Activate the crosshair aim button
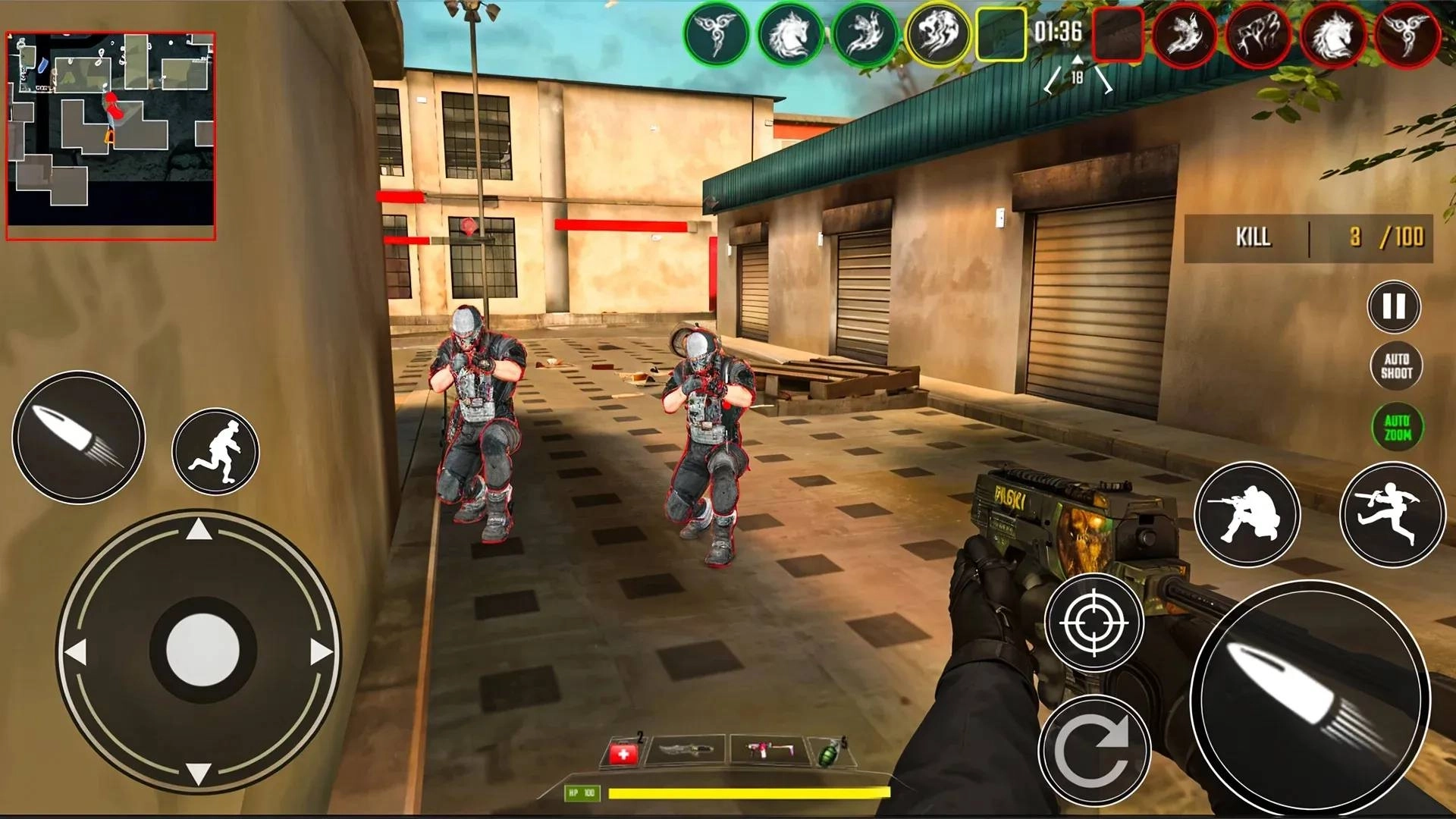The width and height of the screenshot is (1456, 819). pos(1094,623)
